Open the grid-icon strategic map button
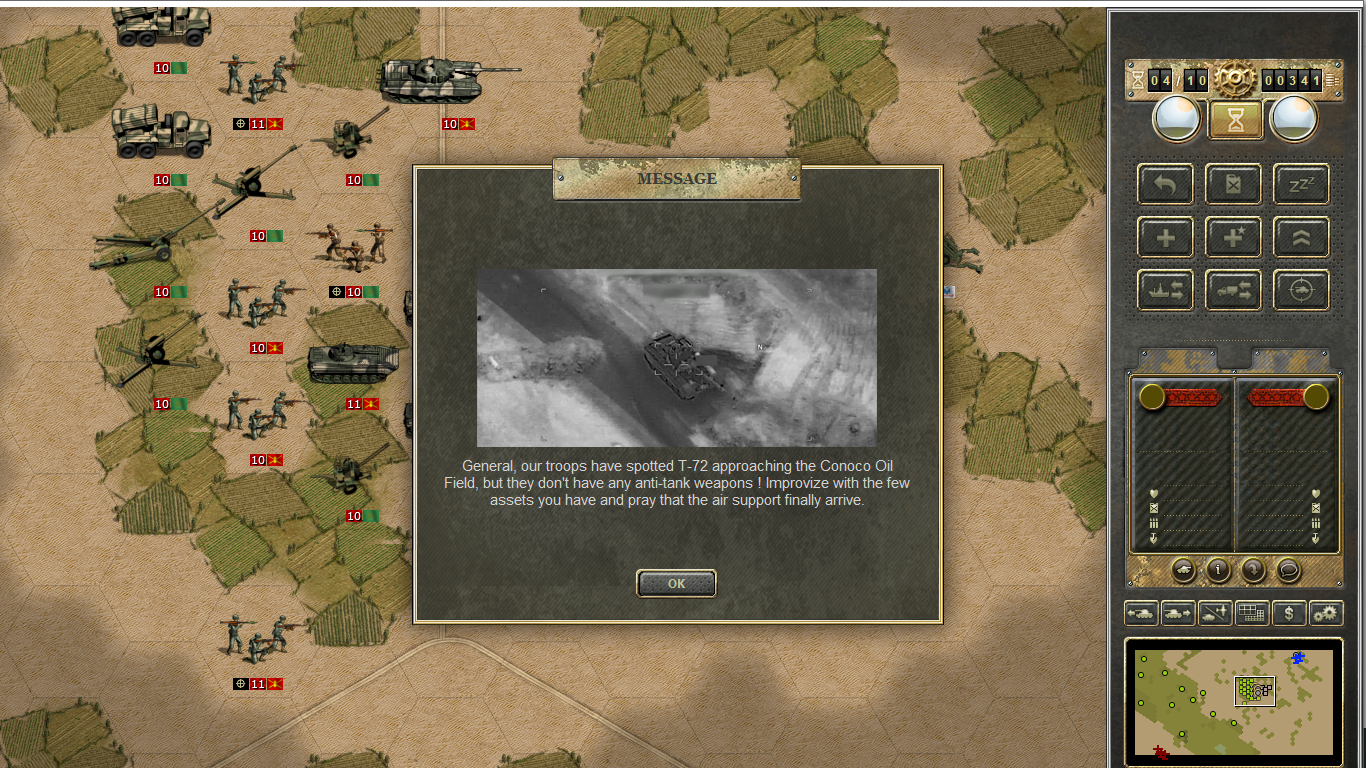 (1252, 613)
